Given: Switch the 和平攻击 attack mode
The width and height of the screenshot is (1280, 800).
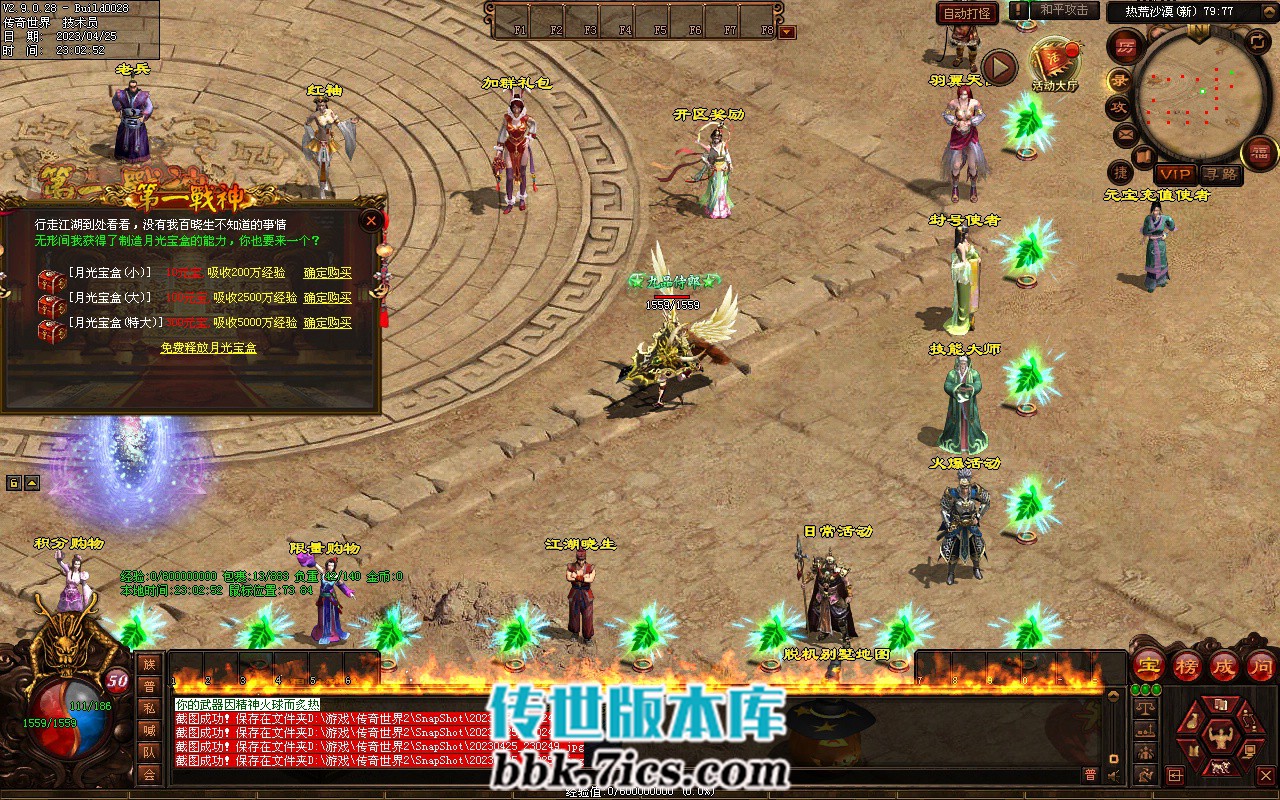Looking at the screenshot, I should (1063, 10).
